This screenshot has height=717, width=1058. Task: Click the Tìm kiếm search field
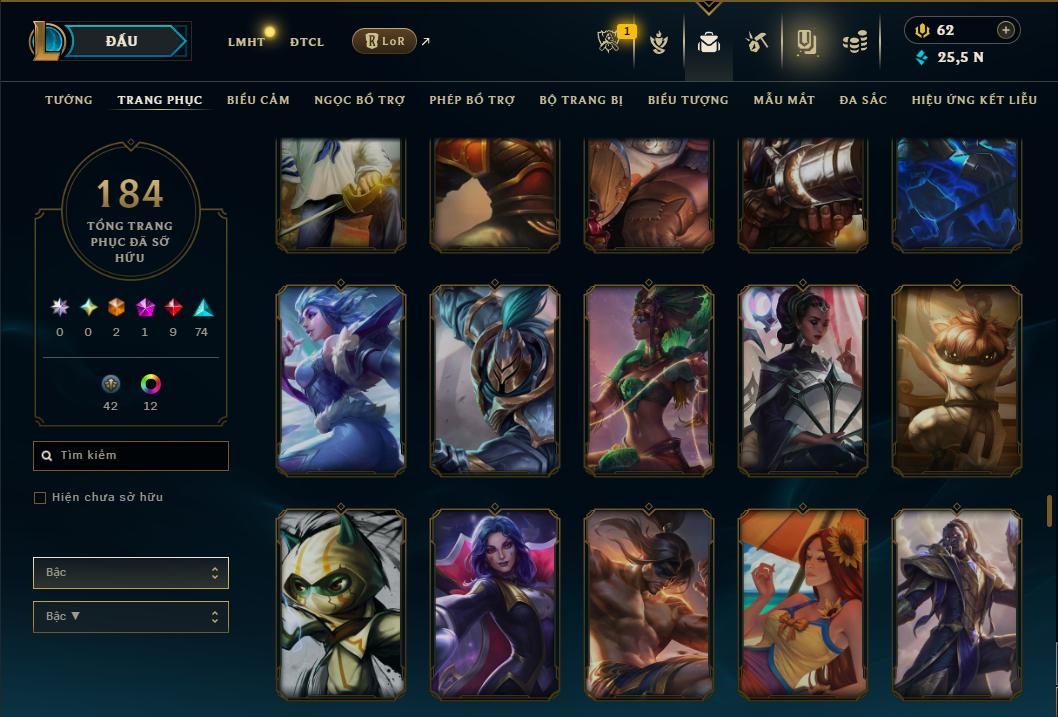point(131,456)
